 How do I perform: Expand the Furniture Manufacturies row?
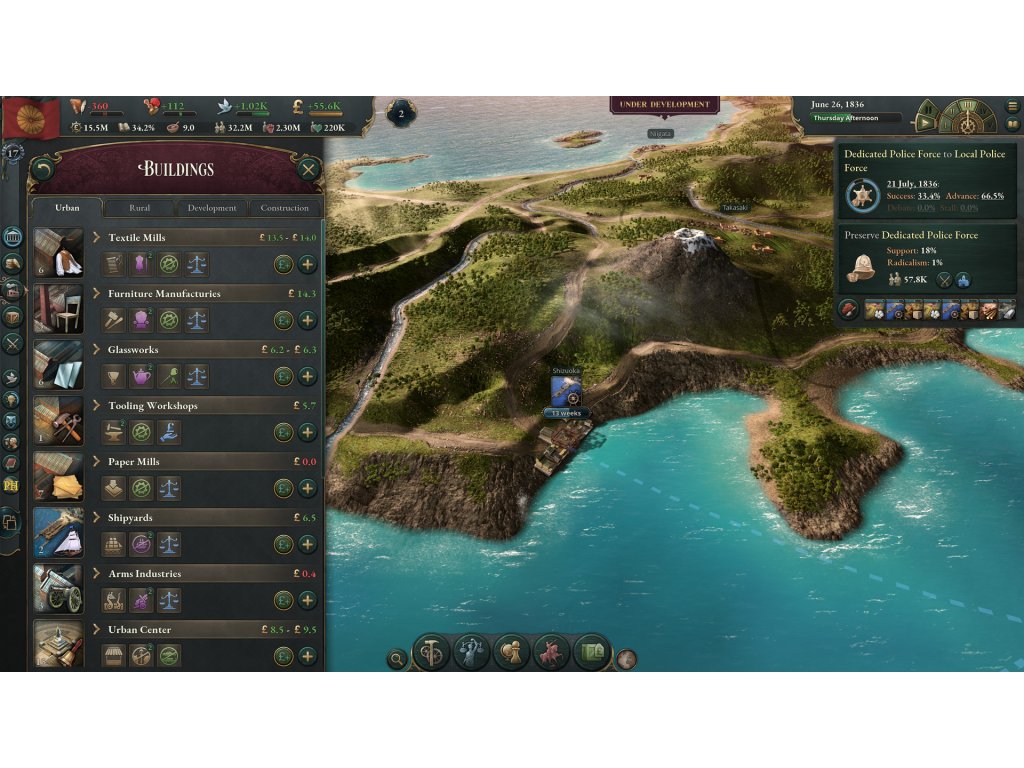(x=97, y=293)
